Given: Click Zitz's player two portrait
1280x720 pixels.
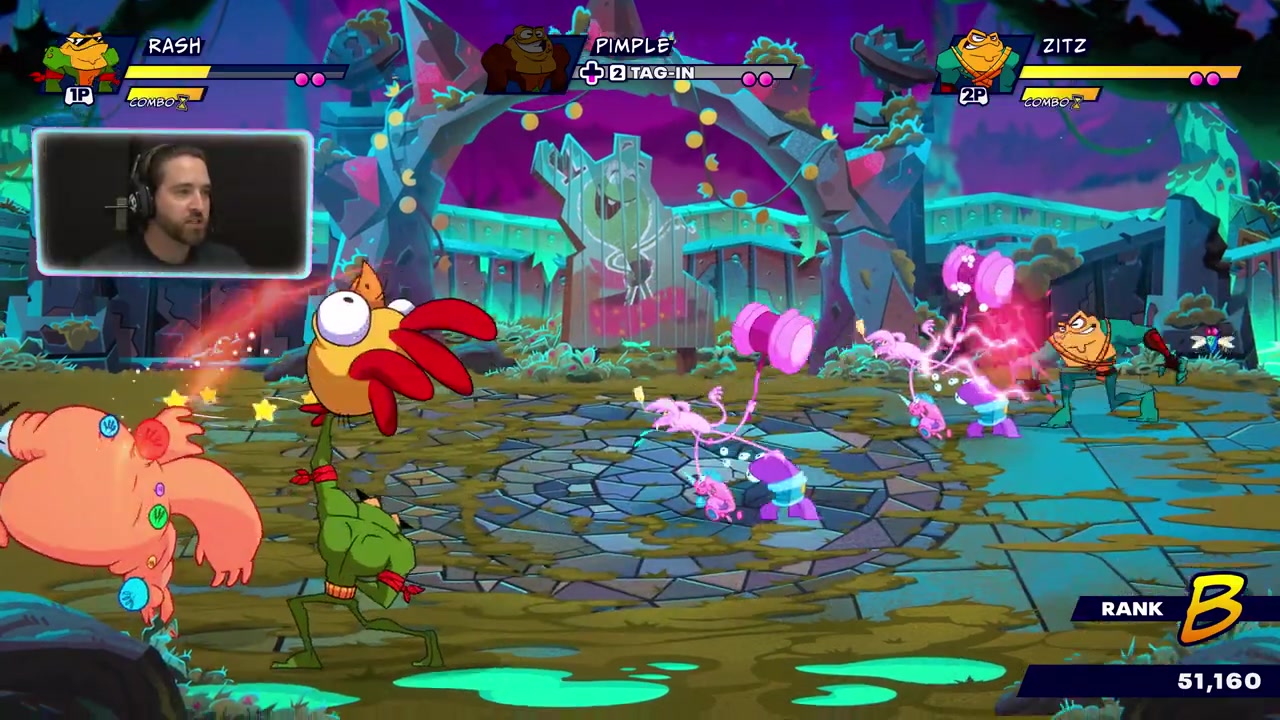Looking at the screenshot, I should point(978,62).
